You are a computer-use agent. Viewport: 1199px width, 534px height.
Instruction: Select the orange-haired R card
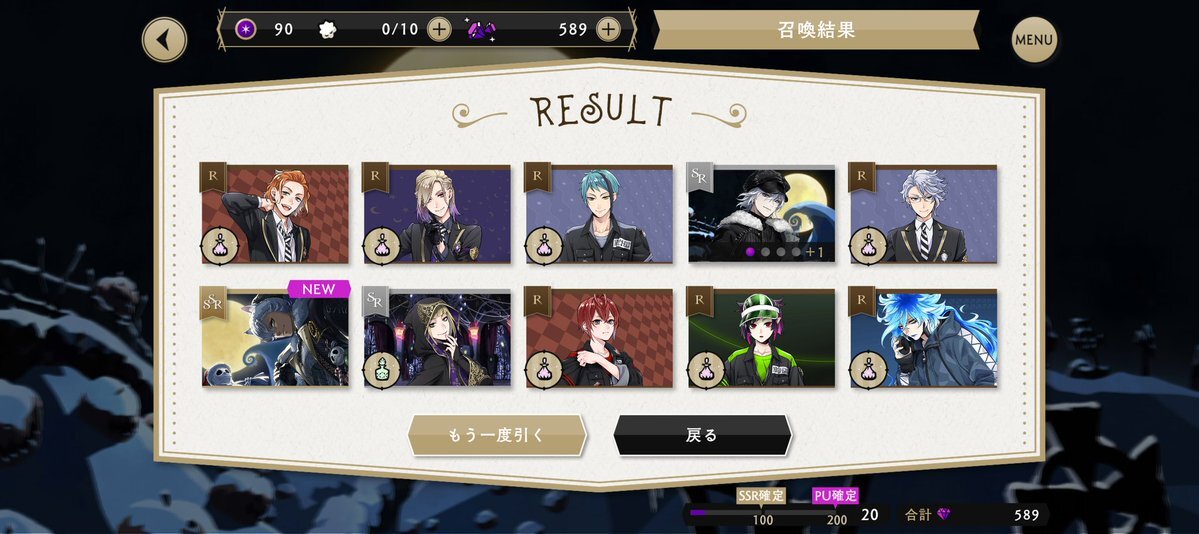275,214
